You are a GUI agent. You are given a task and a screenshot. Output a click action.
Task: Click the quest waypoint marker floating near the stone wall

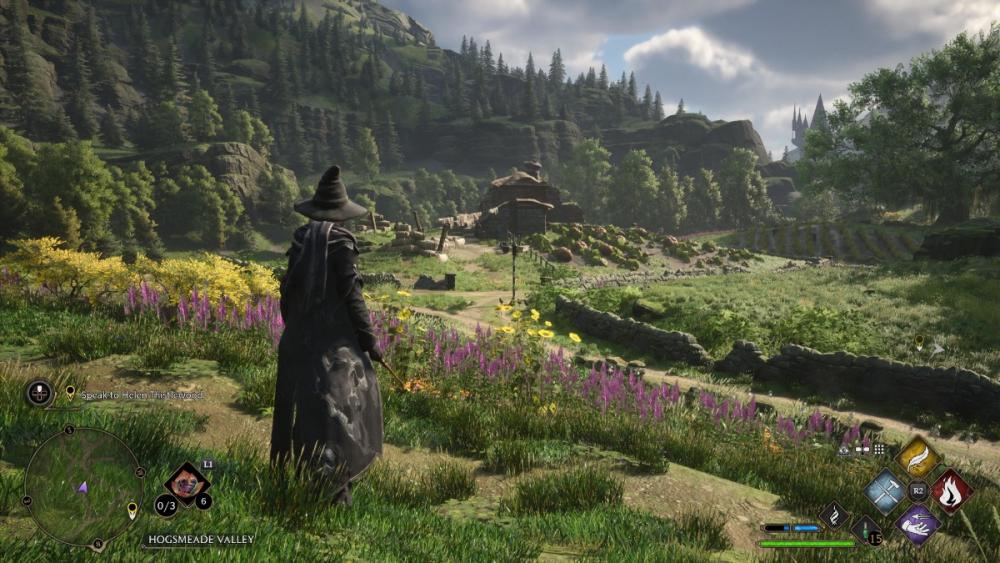(919, 343)
